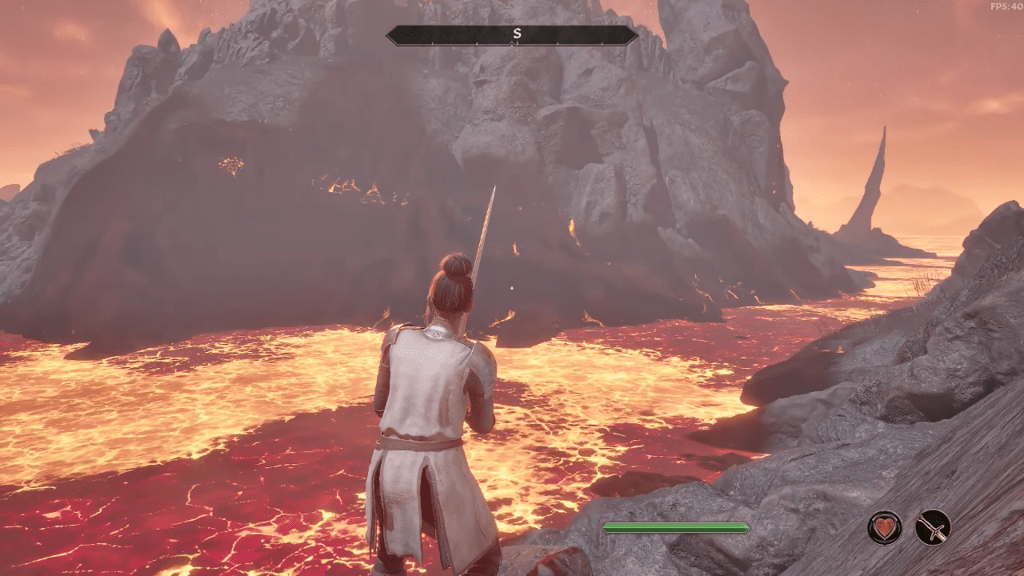Select the heart icon in the HUD
The width and height of the screenshot is (1024, 576).
884,527
